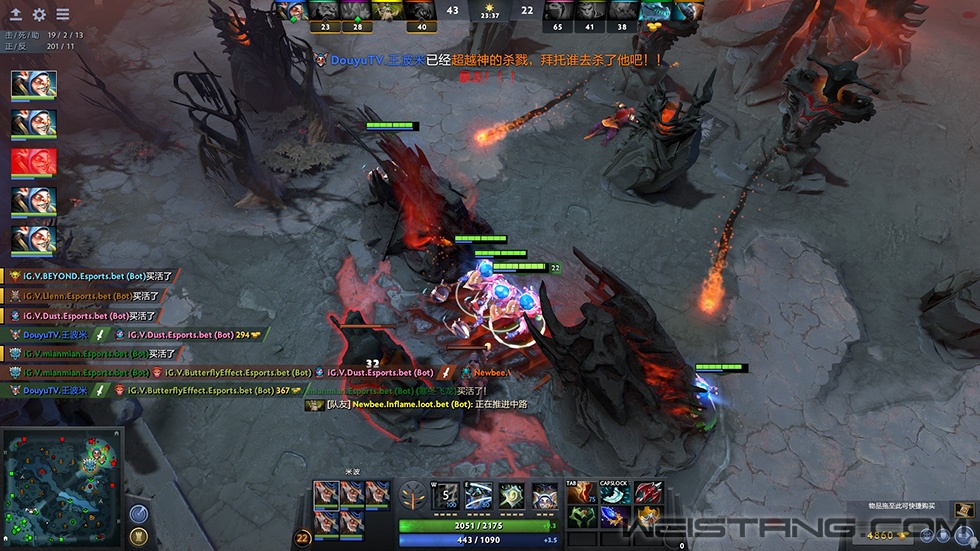Select the green-yellow spiral ability icon
The width and height of the screenshot is (980, 551).
(x=512, y=496)
